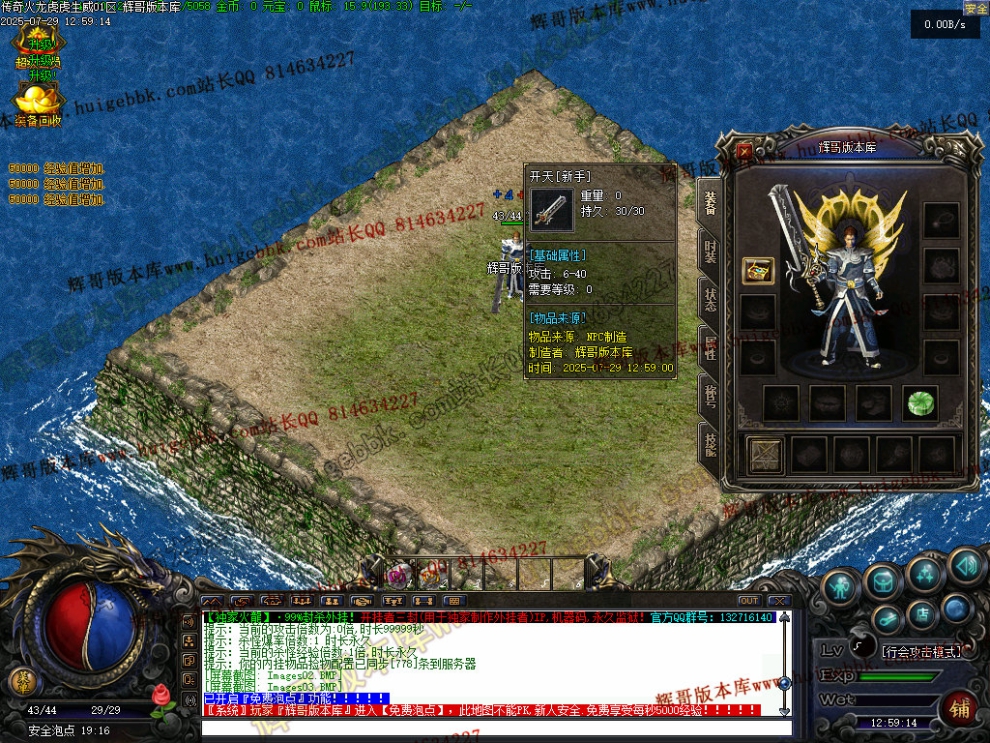Show the 称号 title tab

tap(710, 396)
